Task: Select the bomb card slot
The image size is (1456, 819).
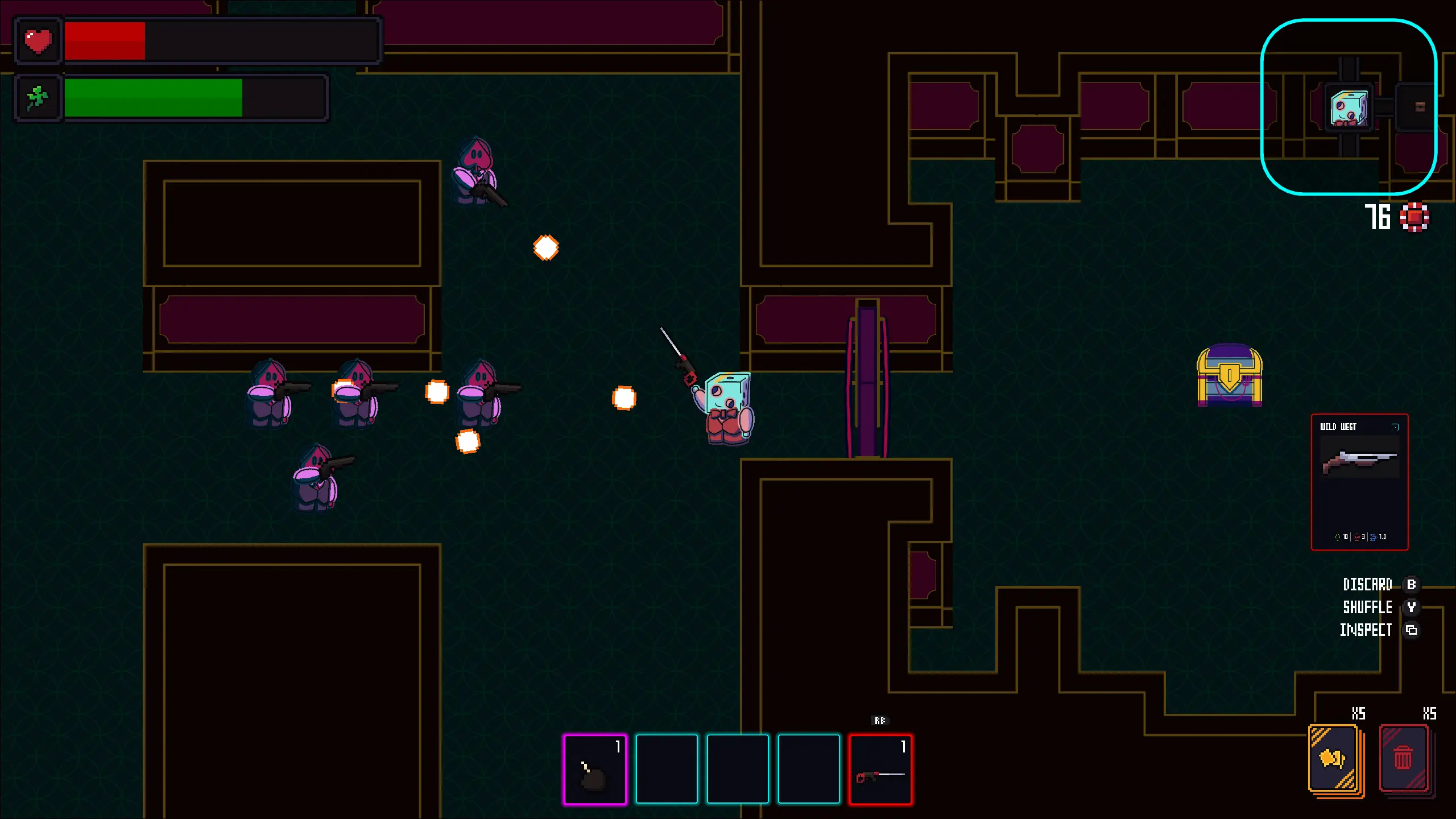Action: click(595, 769)
